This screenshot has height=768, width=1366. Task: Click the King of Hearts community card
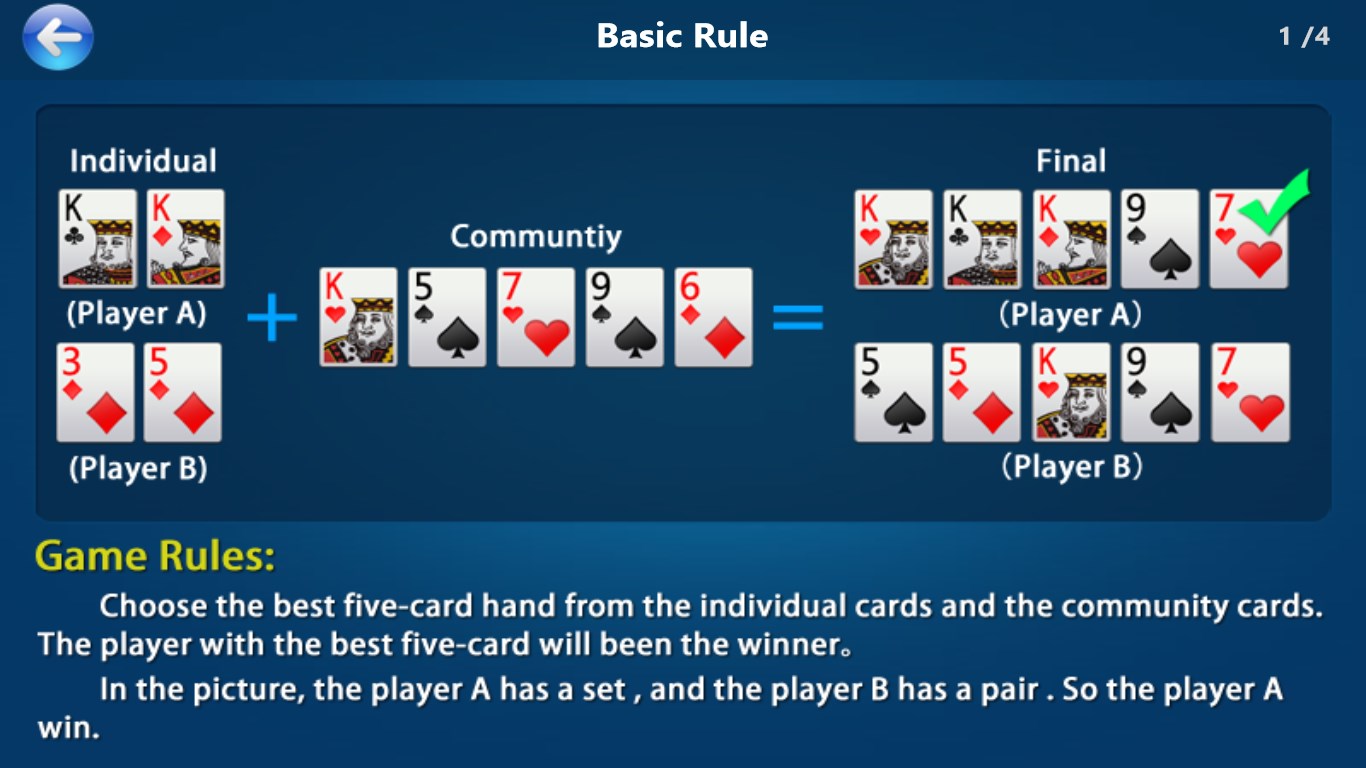click(x=359, y=317)
